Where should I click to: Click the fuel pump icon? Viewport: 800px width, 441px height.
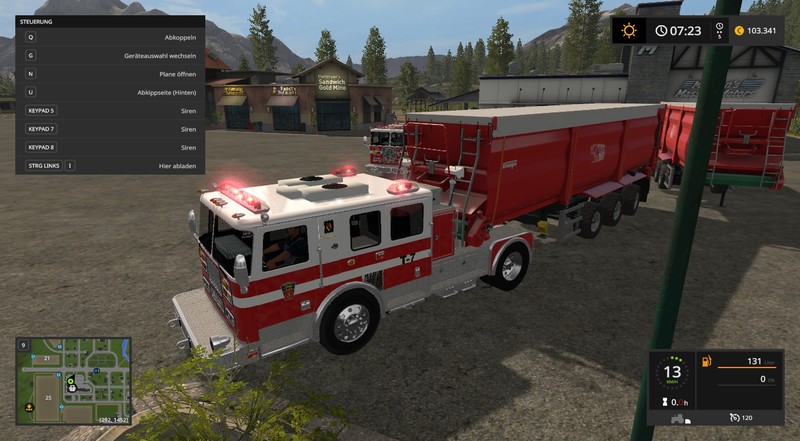[x=707, y=361]
